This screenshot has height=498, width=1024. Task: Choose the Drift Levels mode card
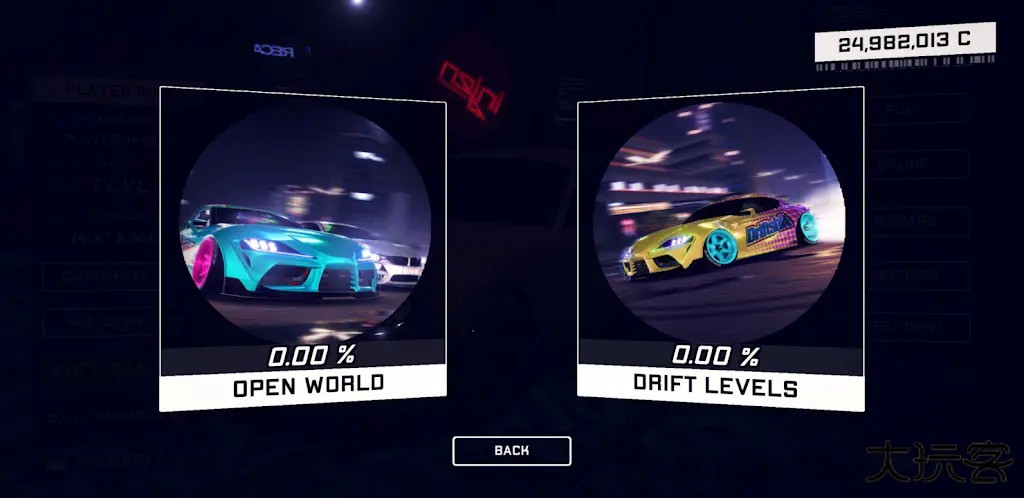pos(720,250)
